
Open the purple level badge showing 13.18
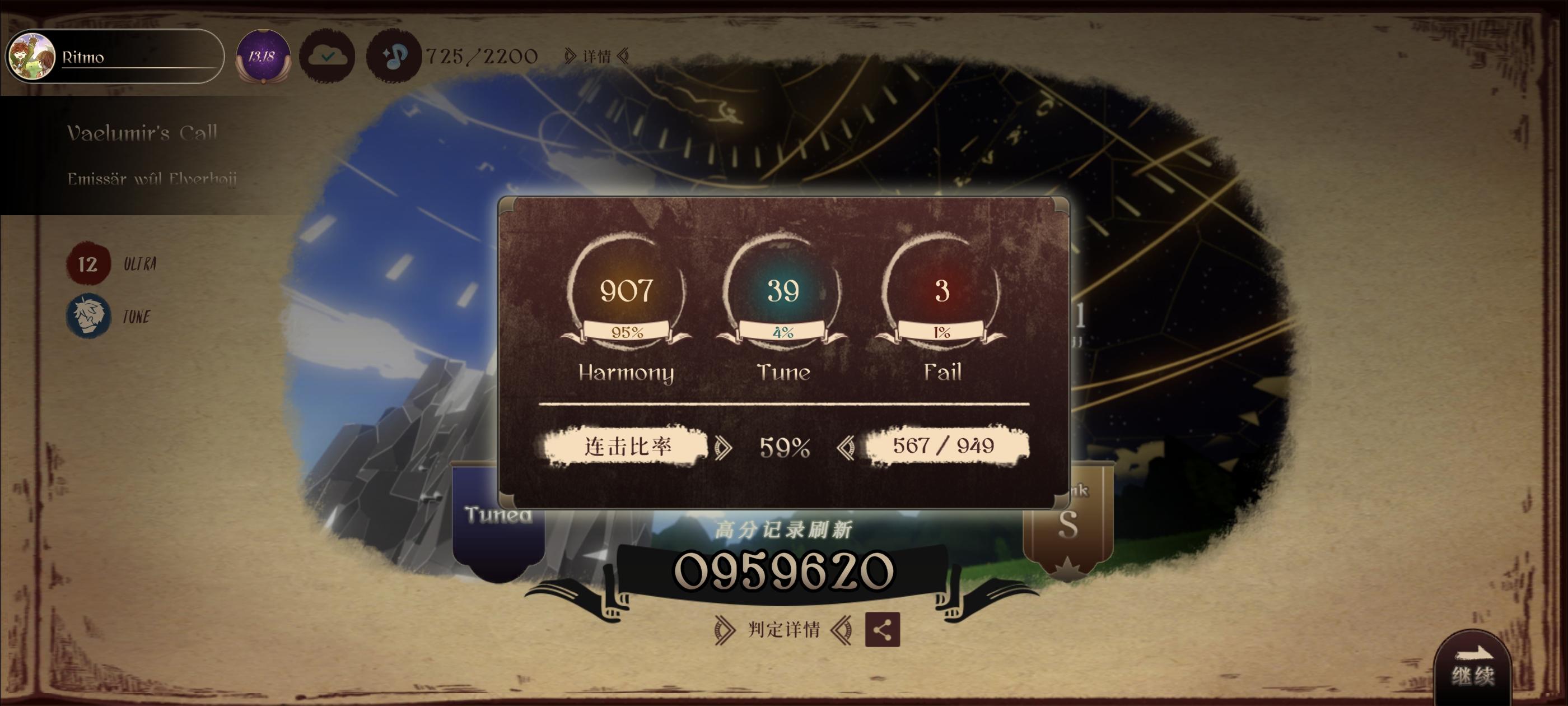tap(263, 58)
